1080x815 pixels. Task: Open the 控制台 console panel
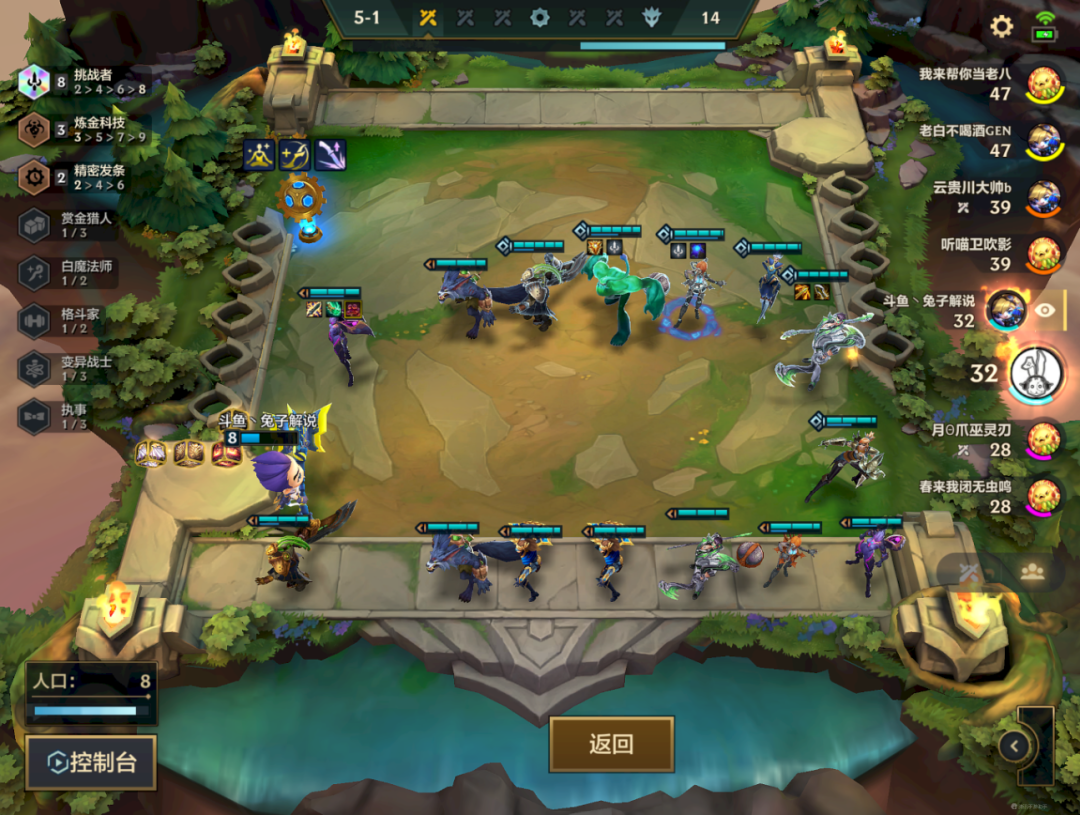coord(91,763)
